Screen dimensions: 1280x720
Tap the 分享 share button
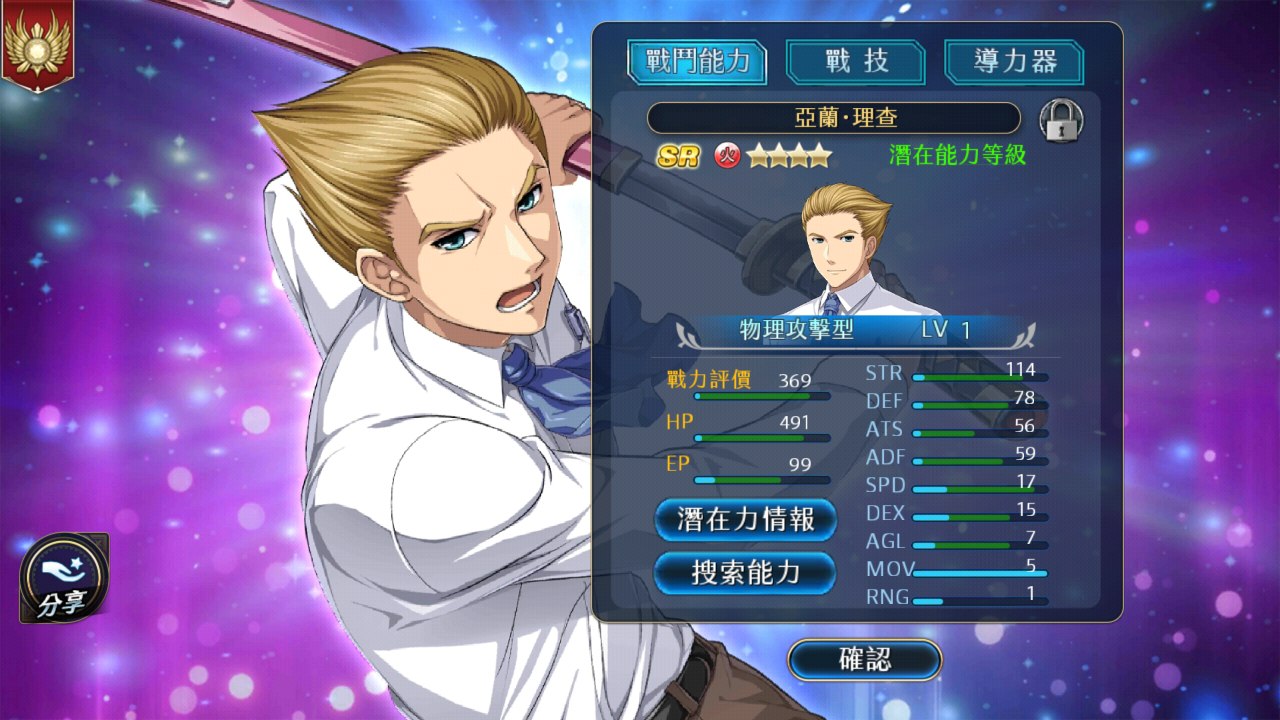(x=63, y=579)
